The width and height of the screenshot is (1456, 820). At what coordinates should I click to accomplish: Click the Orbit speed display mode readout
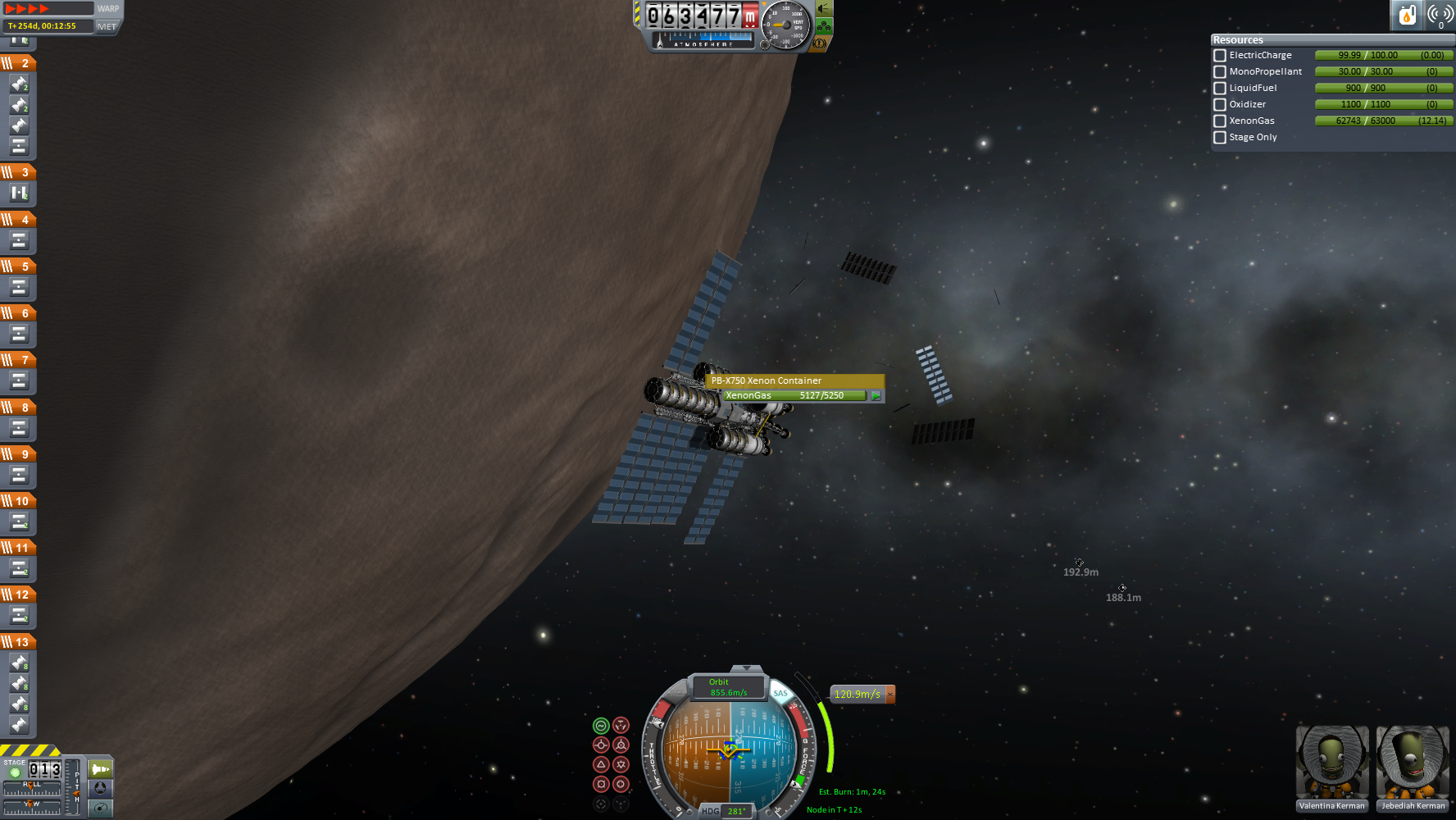(728, 687)
